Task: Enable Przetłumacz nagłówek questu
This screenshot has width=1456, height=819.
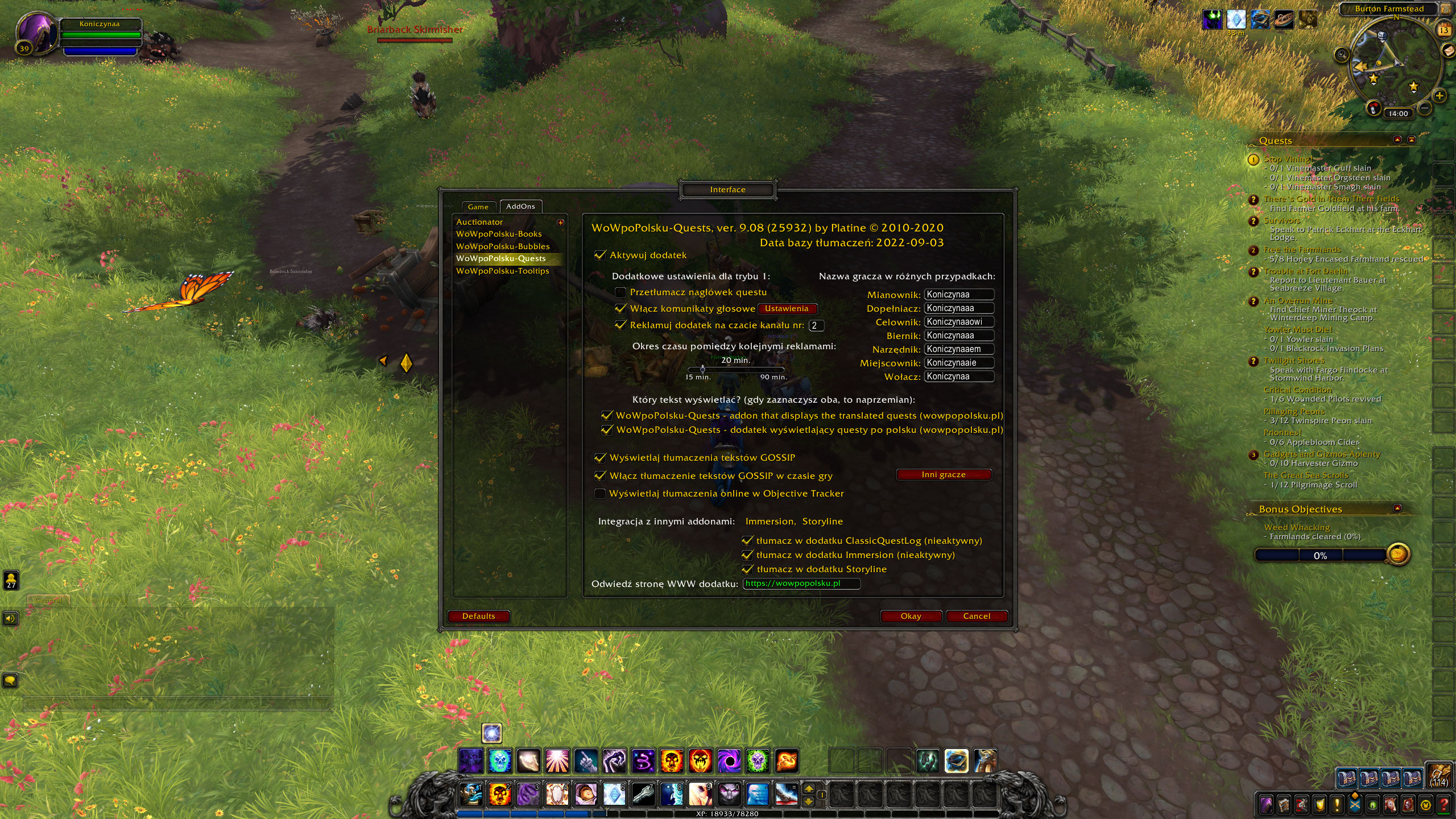Action: tap(620, 292)
